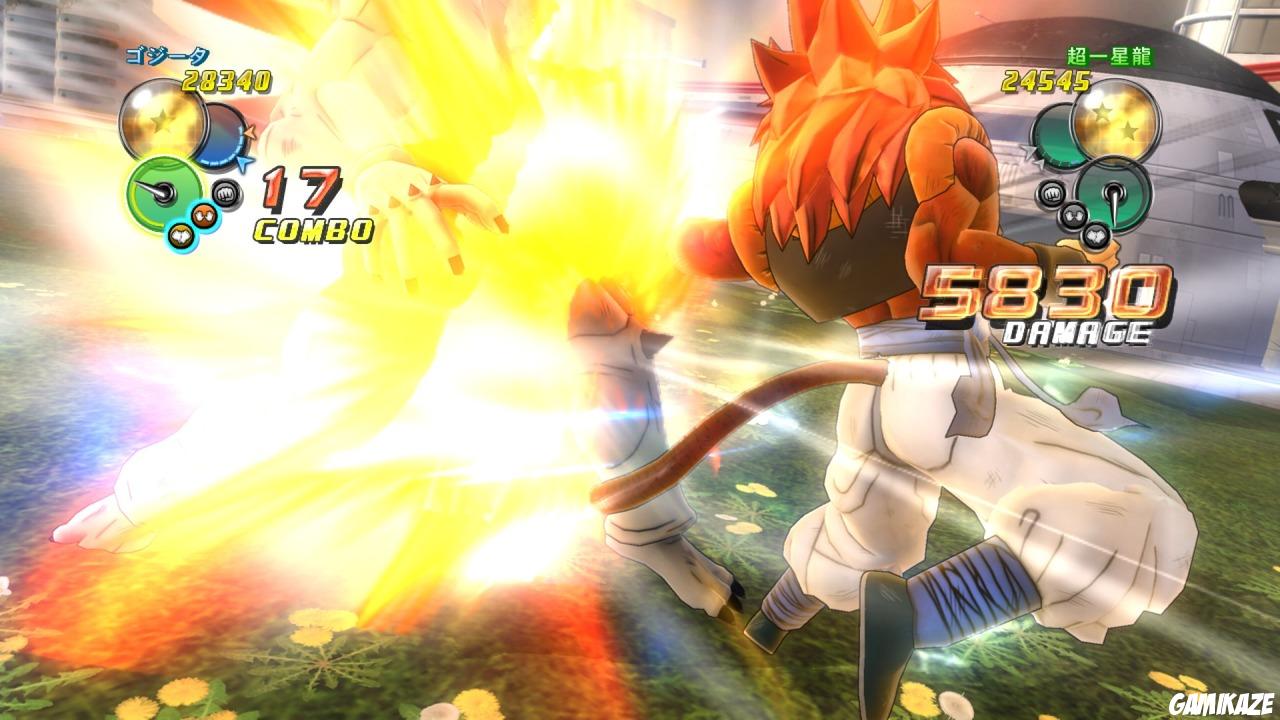Select Gogeta's golden dragon ball icon

click(x=163, y=123)
